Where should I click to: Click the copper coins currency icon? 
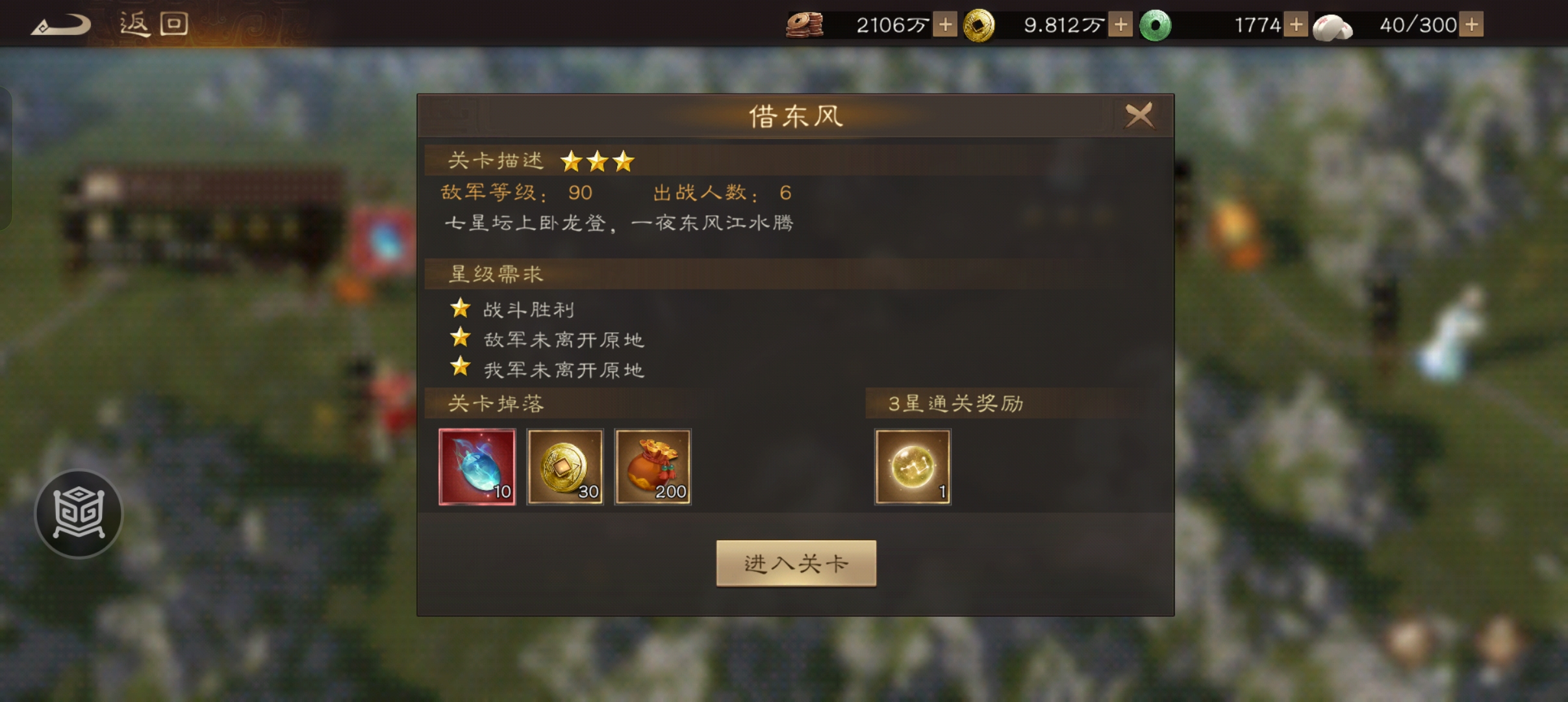805,23
